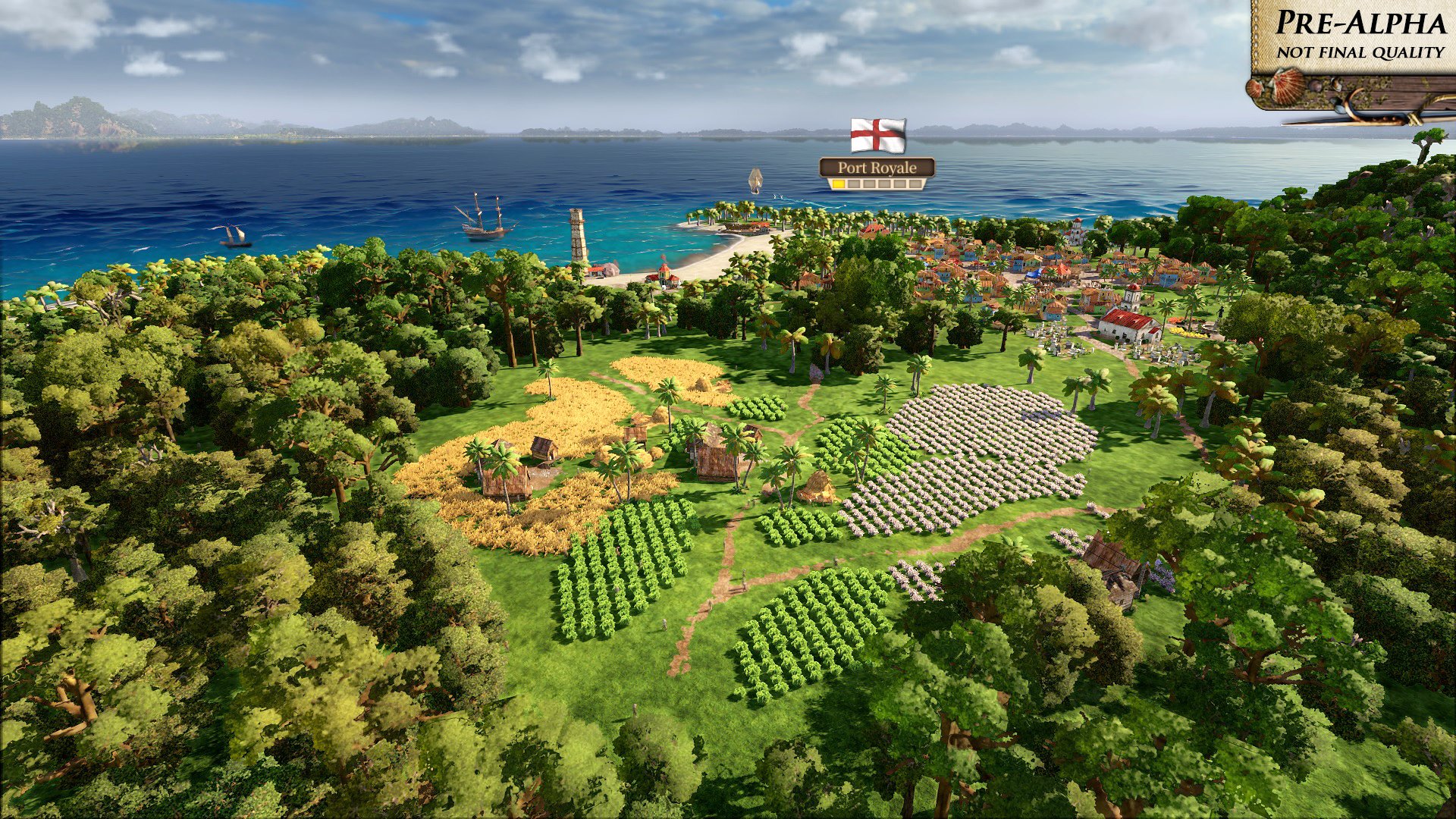Select the church with the red roof
The image size is (1456, 819).
click(x=1128, y=325)
